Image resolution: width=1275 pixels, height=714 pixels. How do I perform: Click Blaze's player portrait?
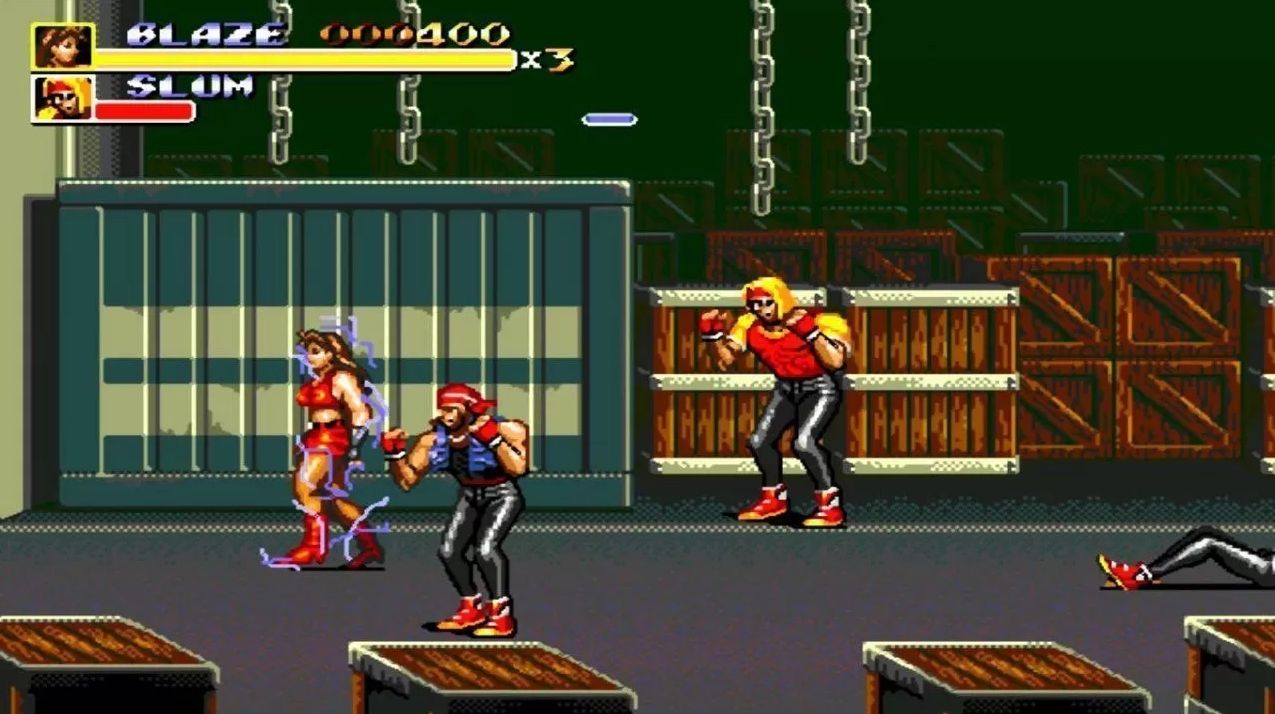point(63,46)
